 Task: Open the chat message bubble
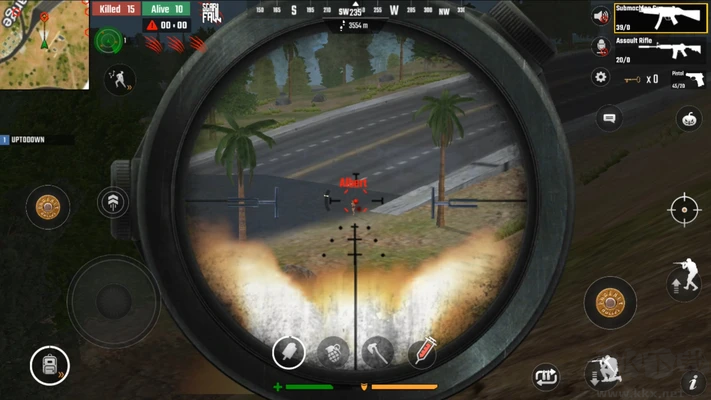[x=609, y=119]
